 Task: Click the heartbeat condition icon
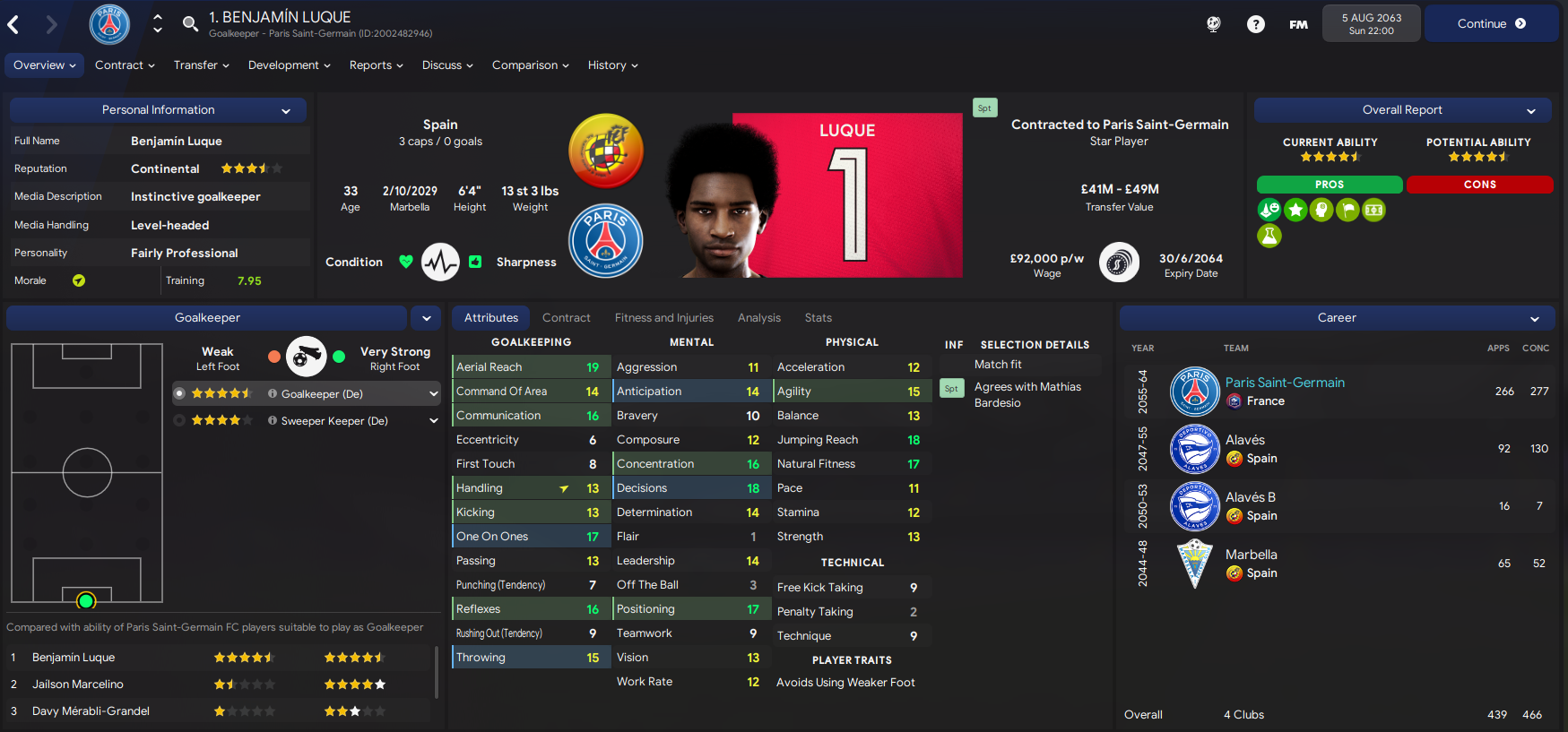(x=440, y=262)
